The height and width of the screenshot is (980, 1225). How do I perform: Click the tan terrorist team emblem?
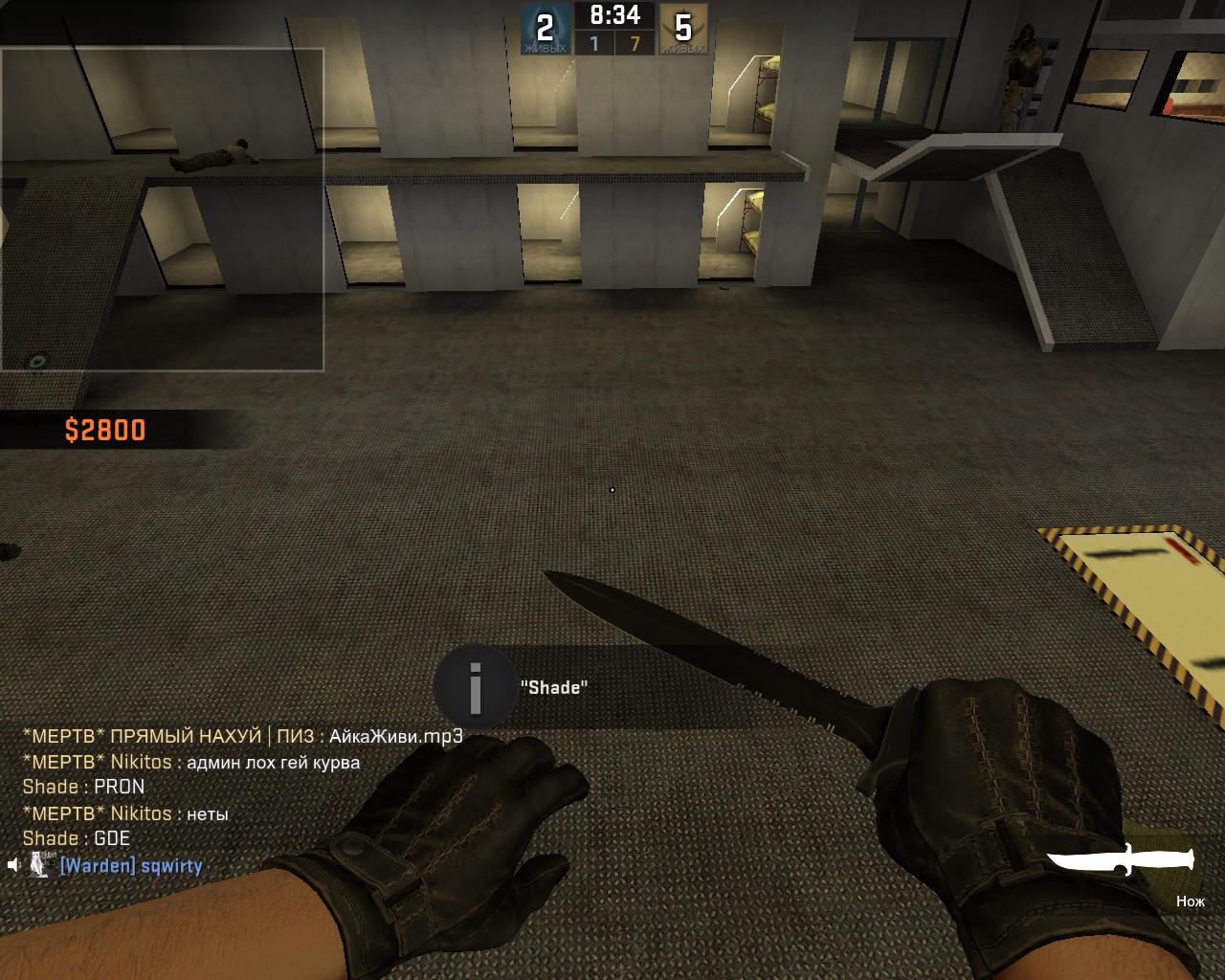point(683,29)
